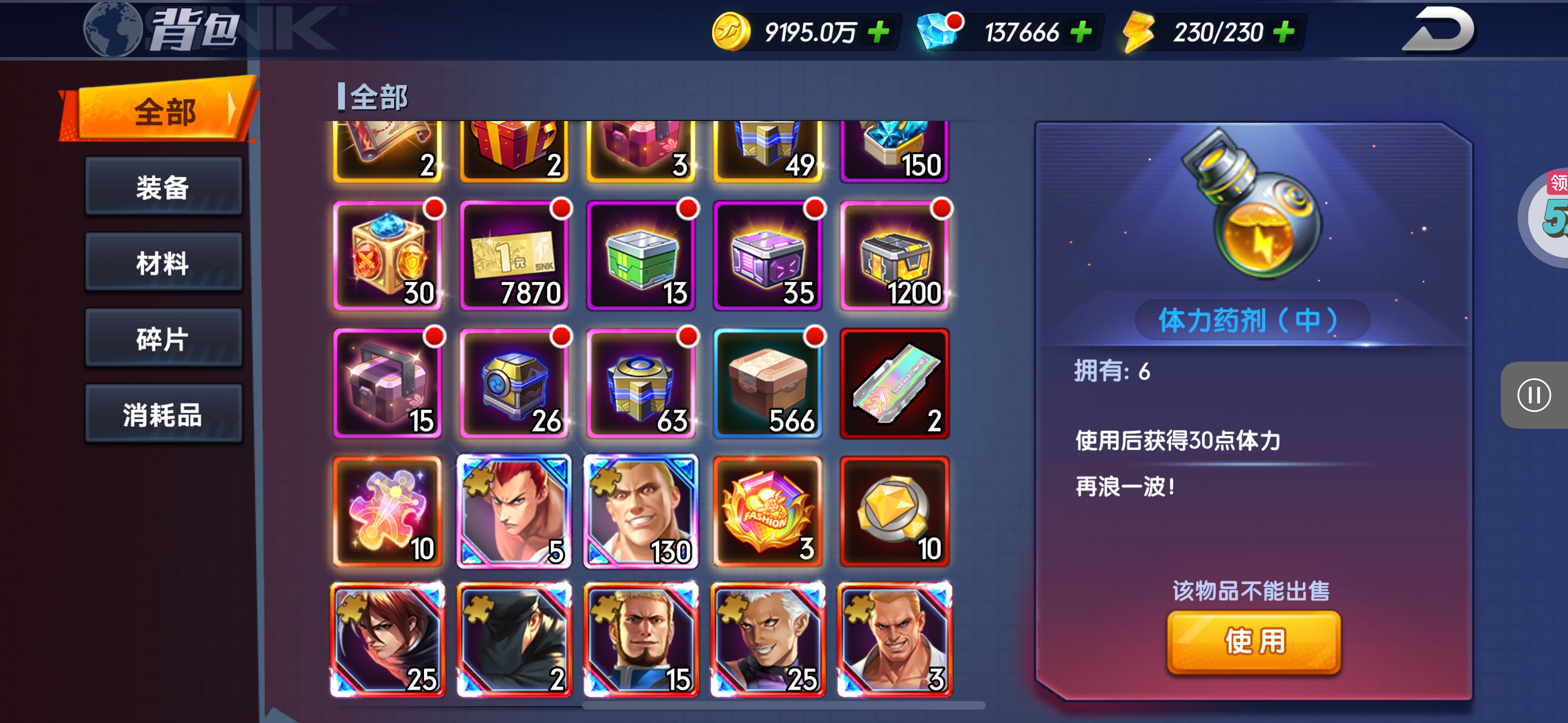
Task: Select the 消耗品 consumables tab
Action: tap(163, 414)
